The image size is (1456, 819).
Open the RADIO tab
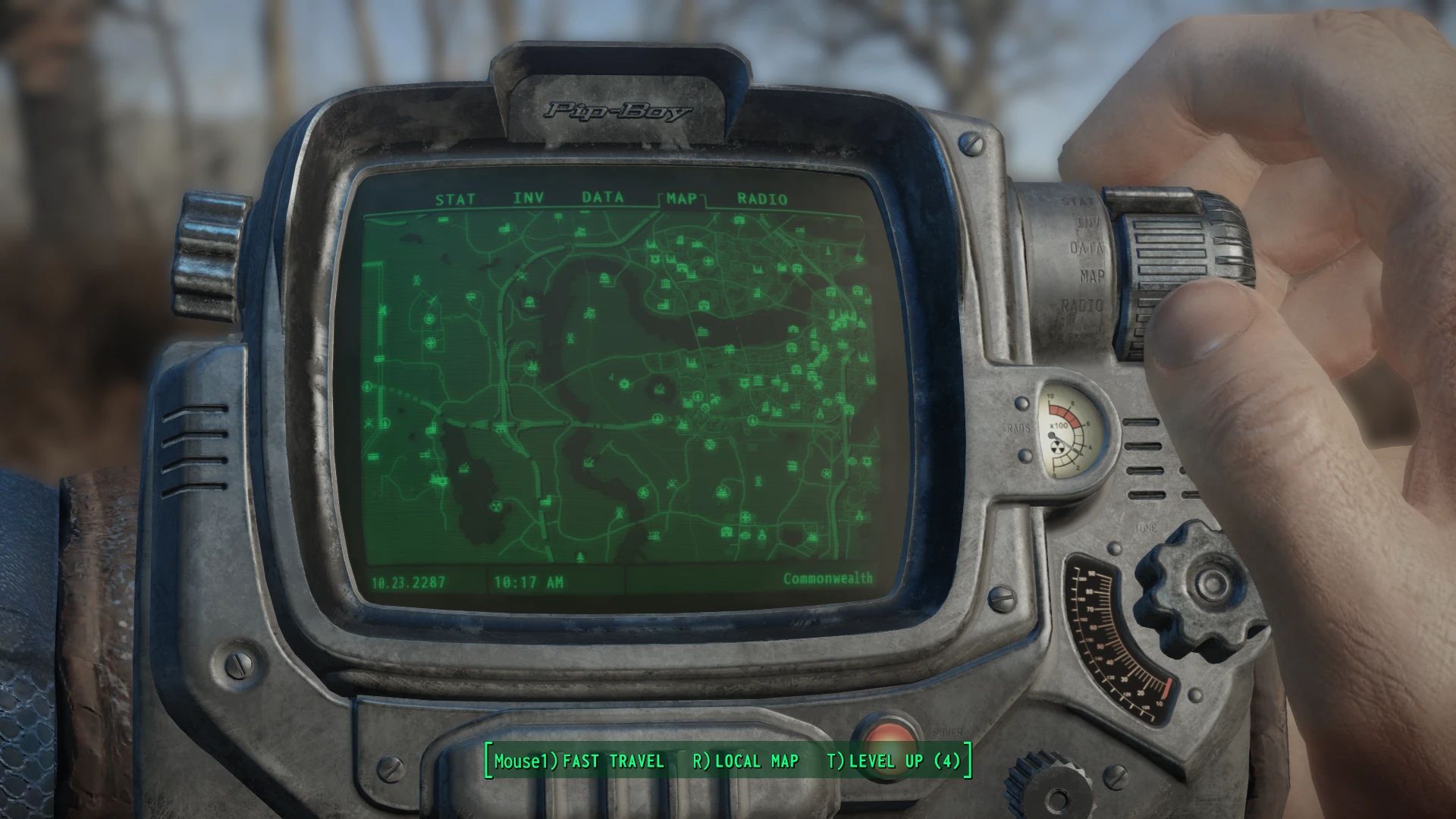(758, 199)
